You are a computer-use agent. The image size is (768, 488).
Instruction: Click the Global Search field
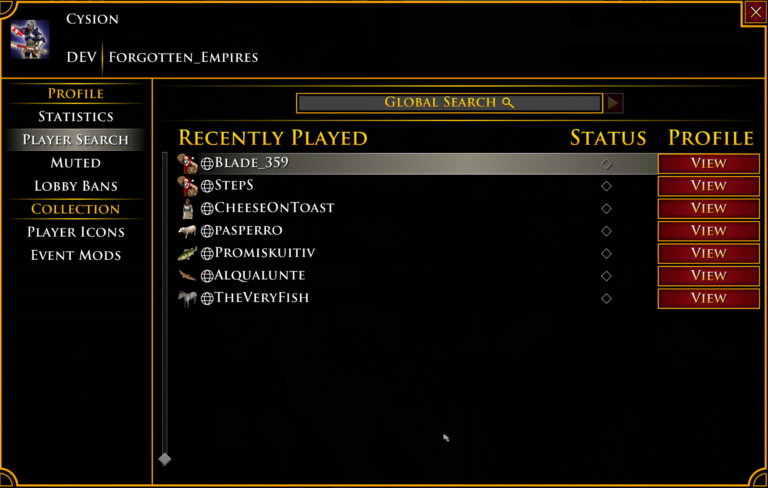click(449, 103)
